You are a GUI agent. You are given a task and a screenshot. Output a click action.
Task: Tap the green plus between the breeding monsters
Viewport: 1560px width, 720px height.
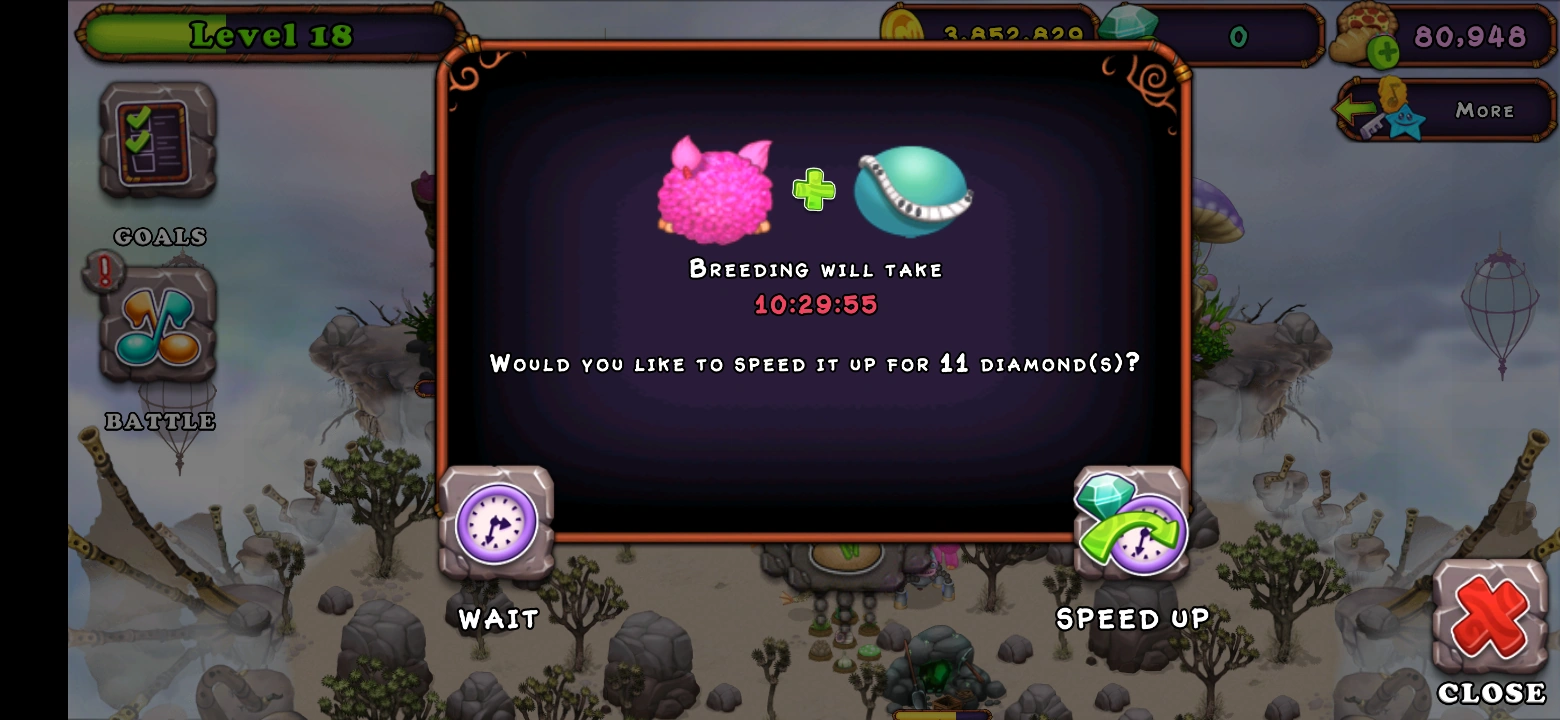point(814,190)
